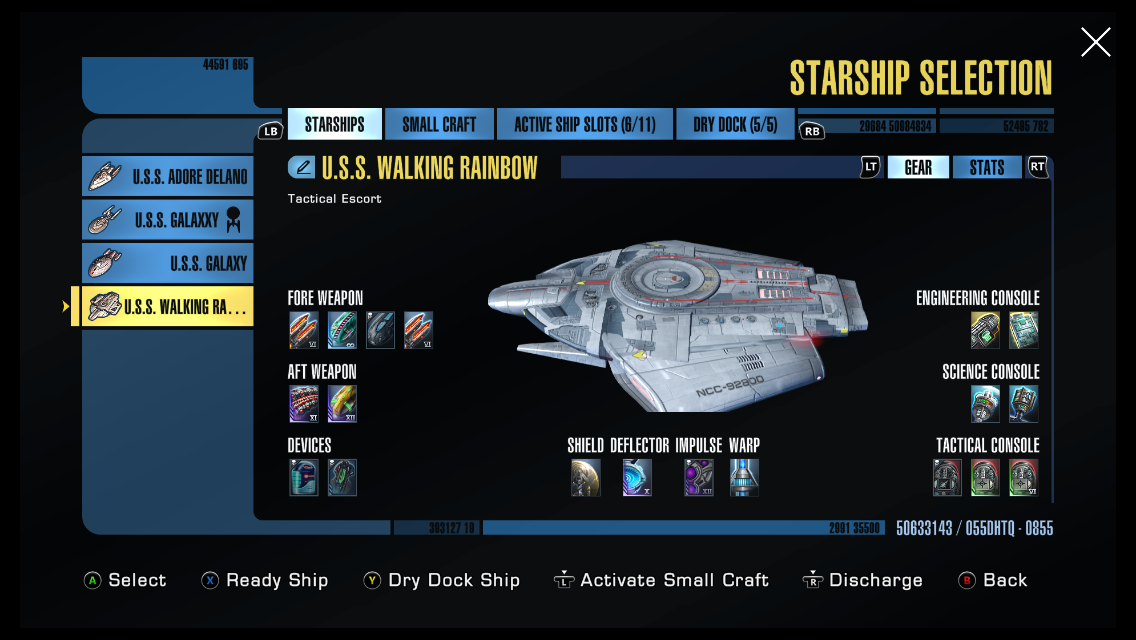Choose U.S.S. Adore Delano from ship list

pos(168,177)
